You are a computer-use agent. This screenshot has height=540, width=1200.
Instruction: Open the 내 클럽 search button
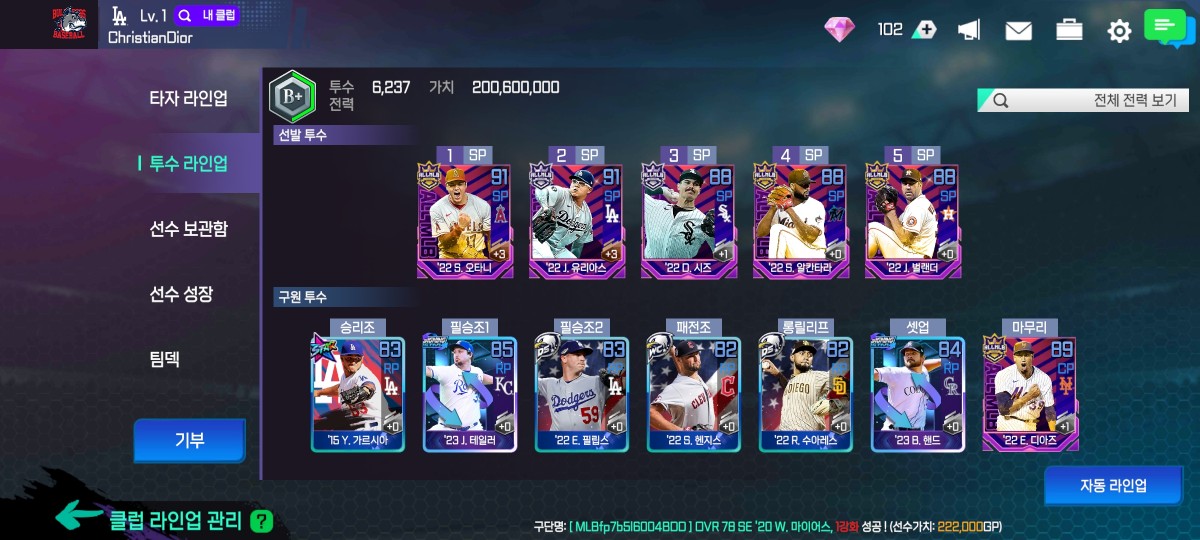point(207,16)
